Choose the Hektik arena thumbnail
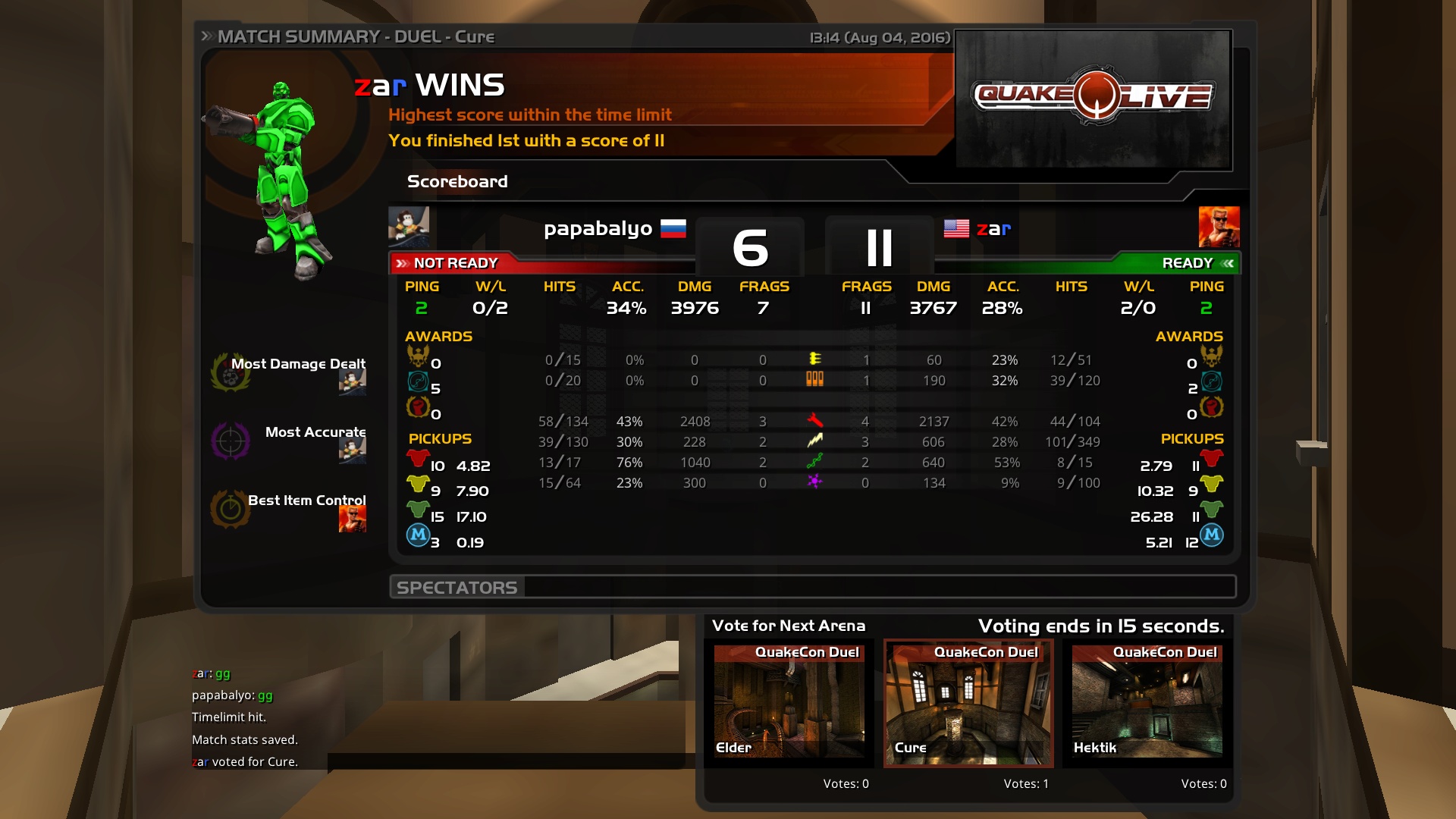This screenshot has width=1456, height=819. point(1147,702)
